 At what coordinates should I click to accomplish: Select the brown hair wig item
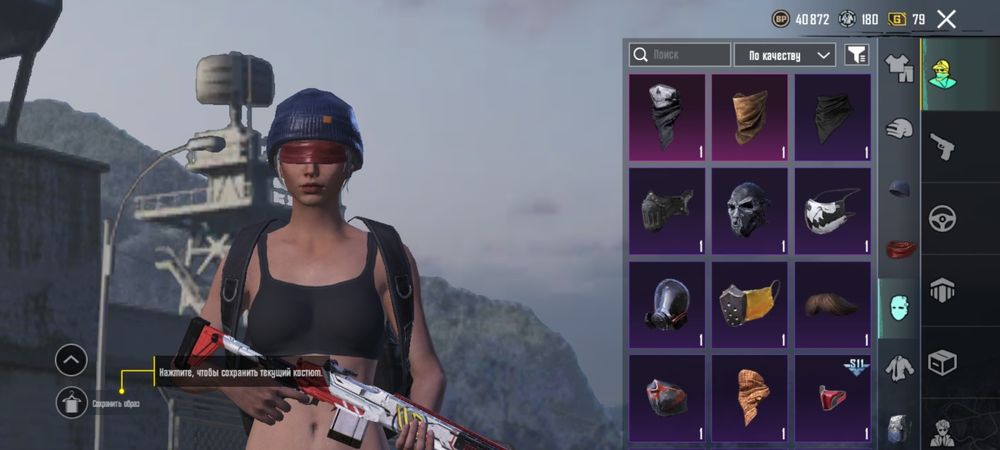(x=832, y=303)
